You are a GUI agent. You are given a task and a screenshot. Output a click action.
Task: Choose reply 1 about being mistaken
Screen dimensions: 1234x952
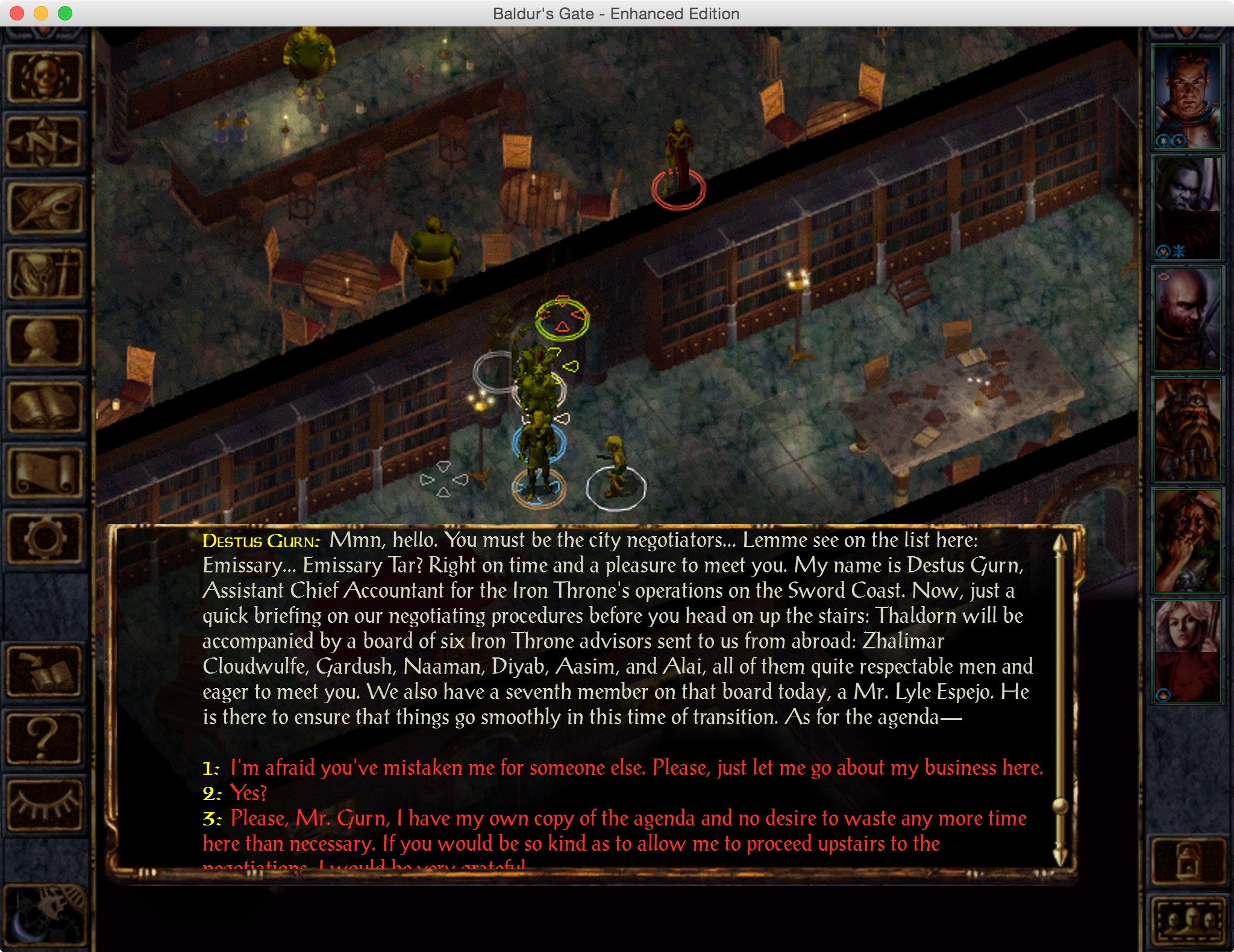click(636, 768)
